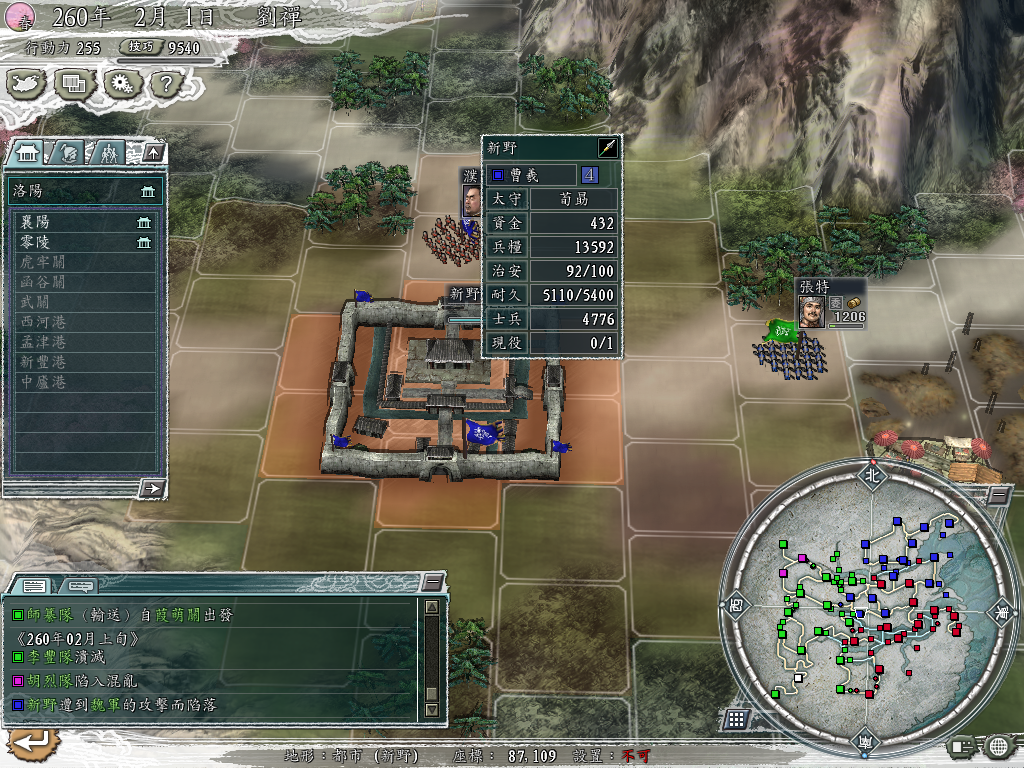The width and height of the screenshot is (1024, 768).
Task: Switch to the troop units tab
Action: click(107, 153)
